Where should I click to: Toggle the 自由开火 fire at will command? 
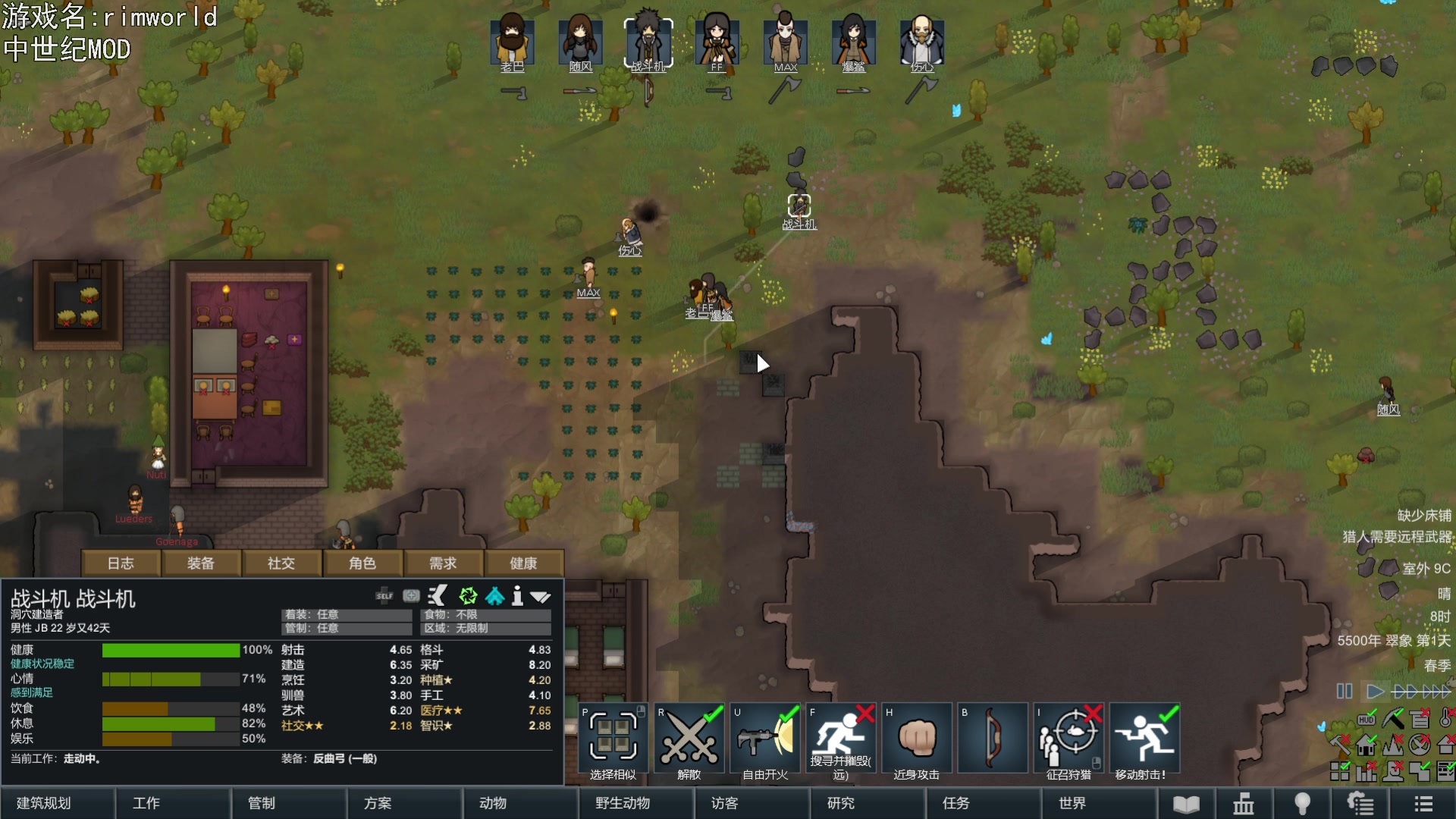765,742
